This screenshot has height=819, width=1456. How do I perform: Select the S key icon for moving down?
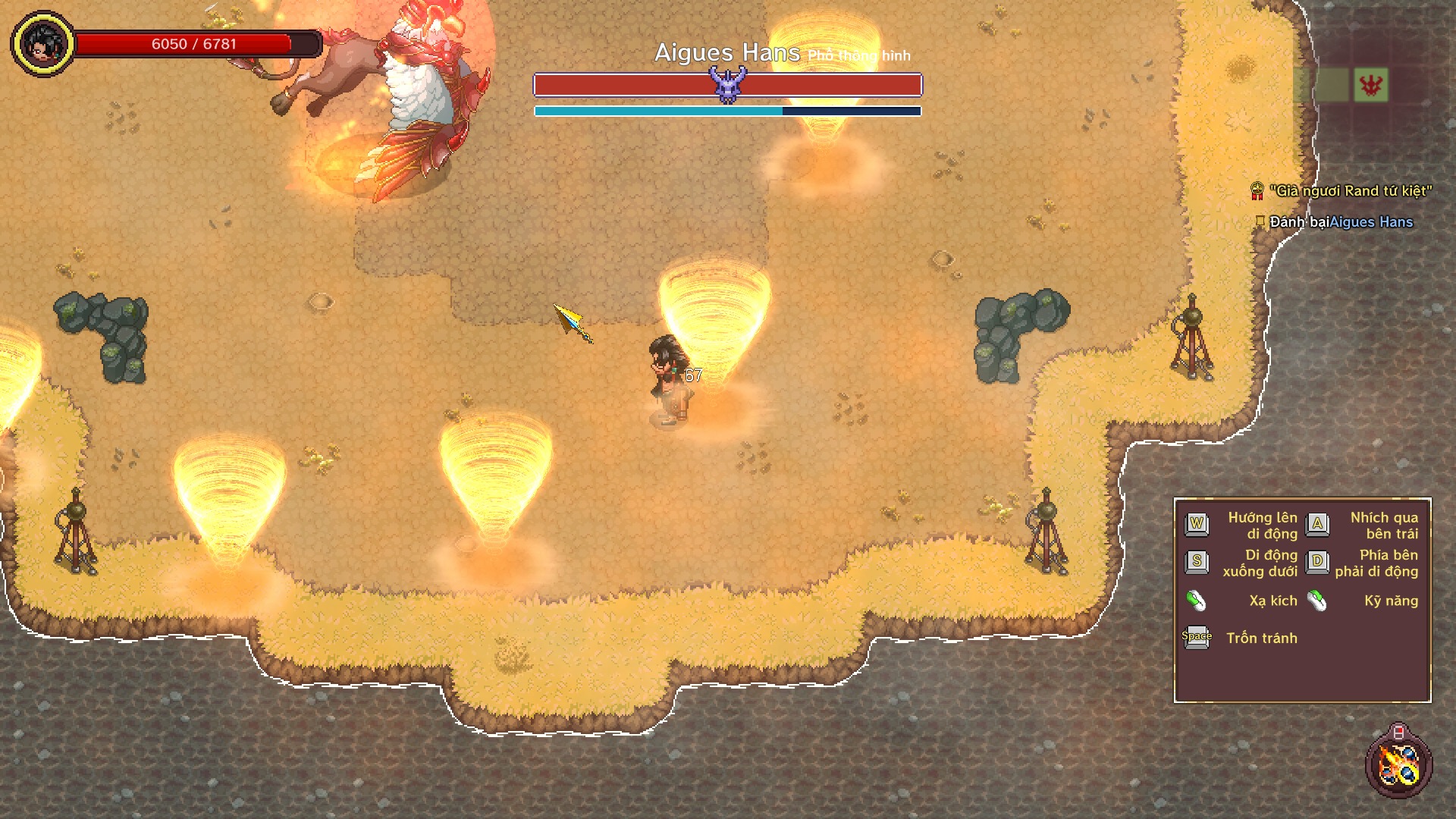pyautogui.click(x=1197, y=561)
